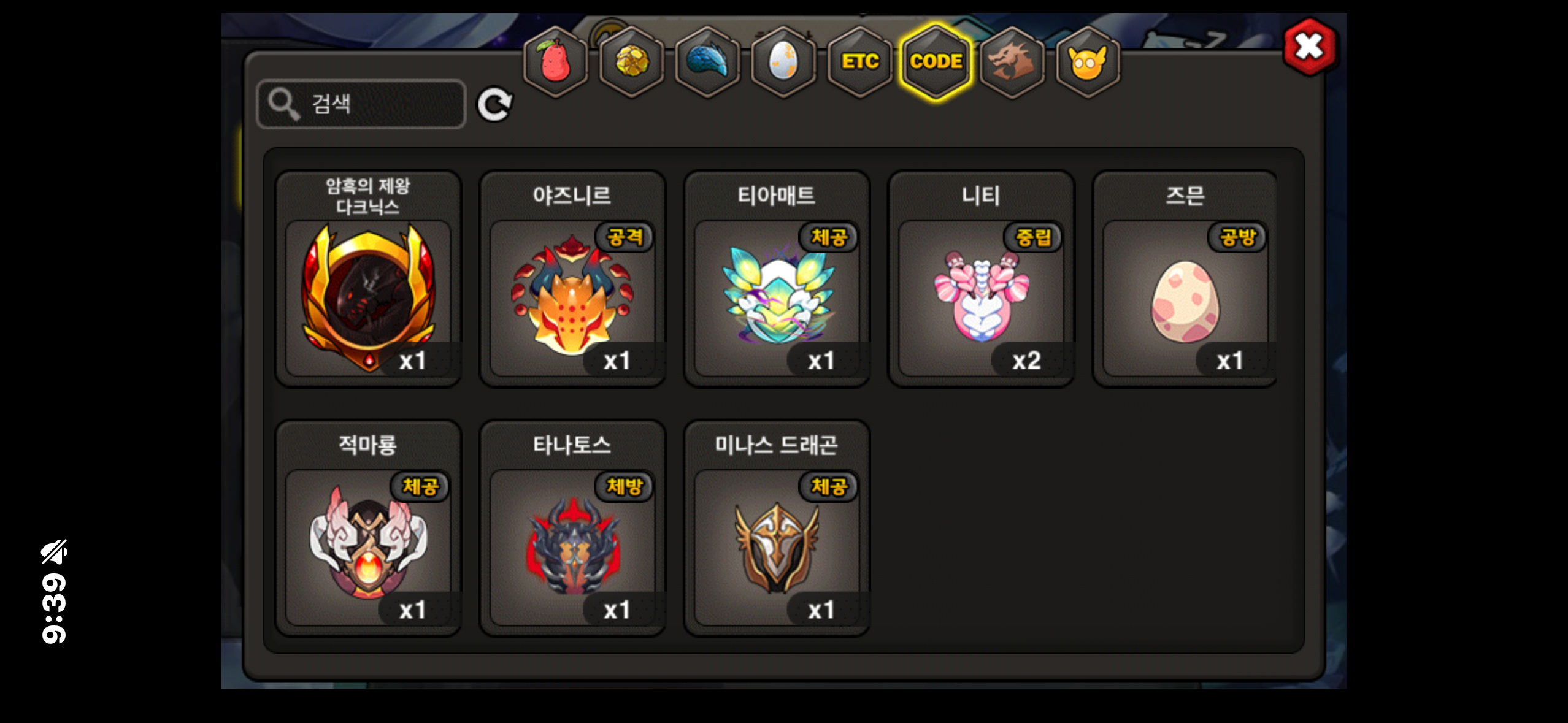Select the CODE tab

tap(936, 62)
